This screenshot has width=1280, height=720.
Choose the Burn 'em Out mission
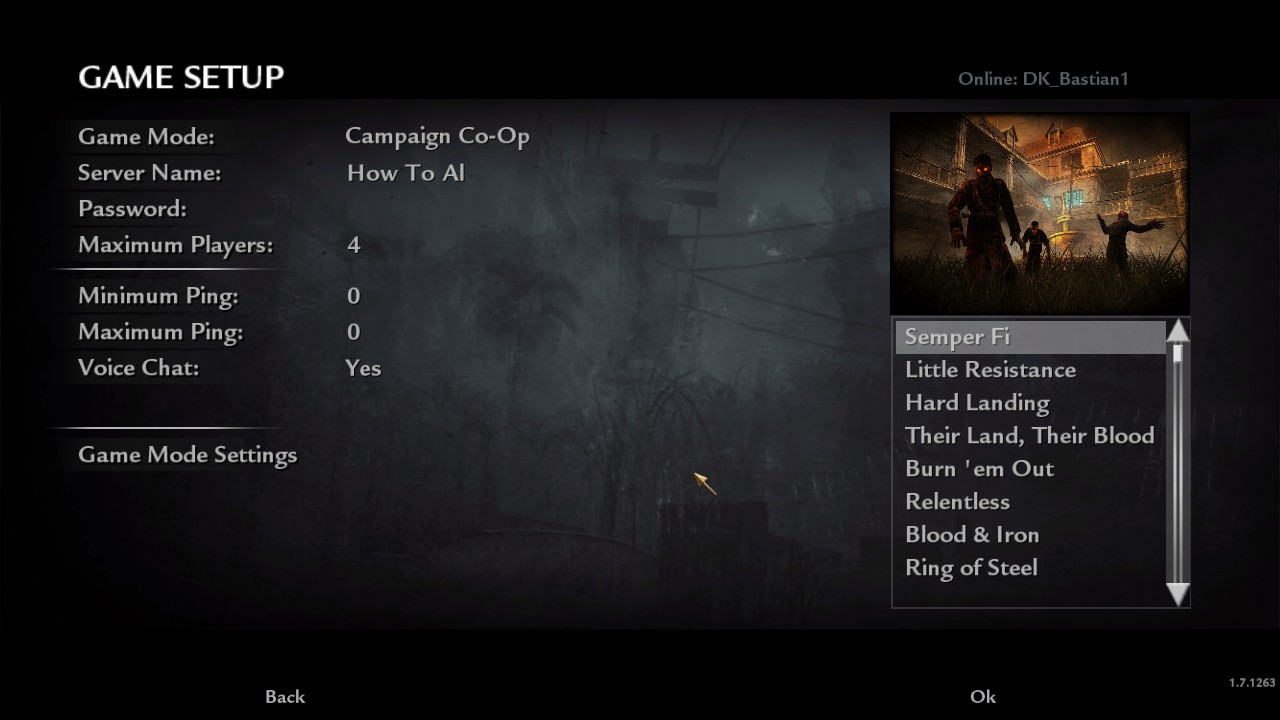pos(980,469)
